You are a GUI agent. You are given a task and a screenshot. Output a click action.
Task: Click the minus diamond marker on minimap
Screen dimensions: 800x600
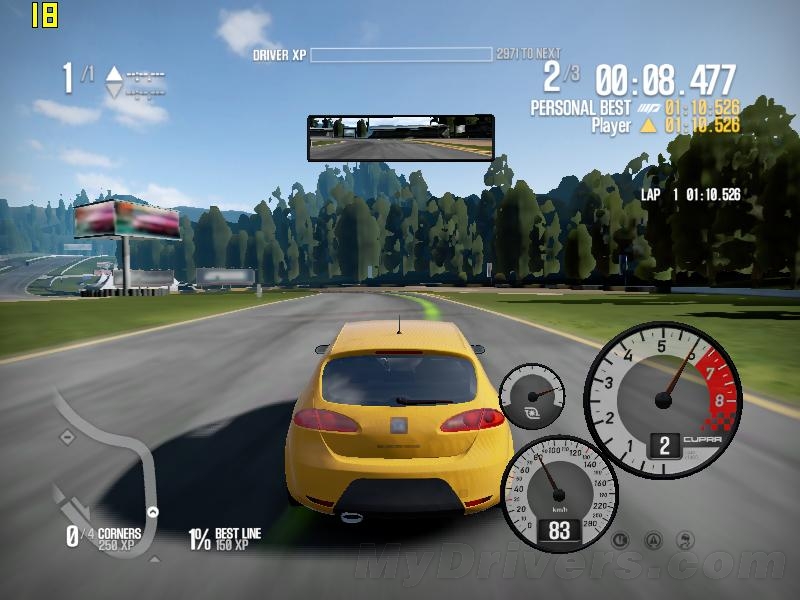tap(66, 437)
